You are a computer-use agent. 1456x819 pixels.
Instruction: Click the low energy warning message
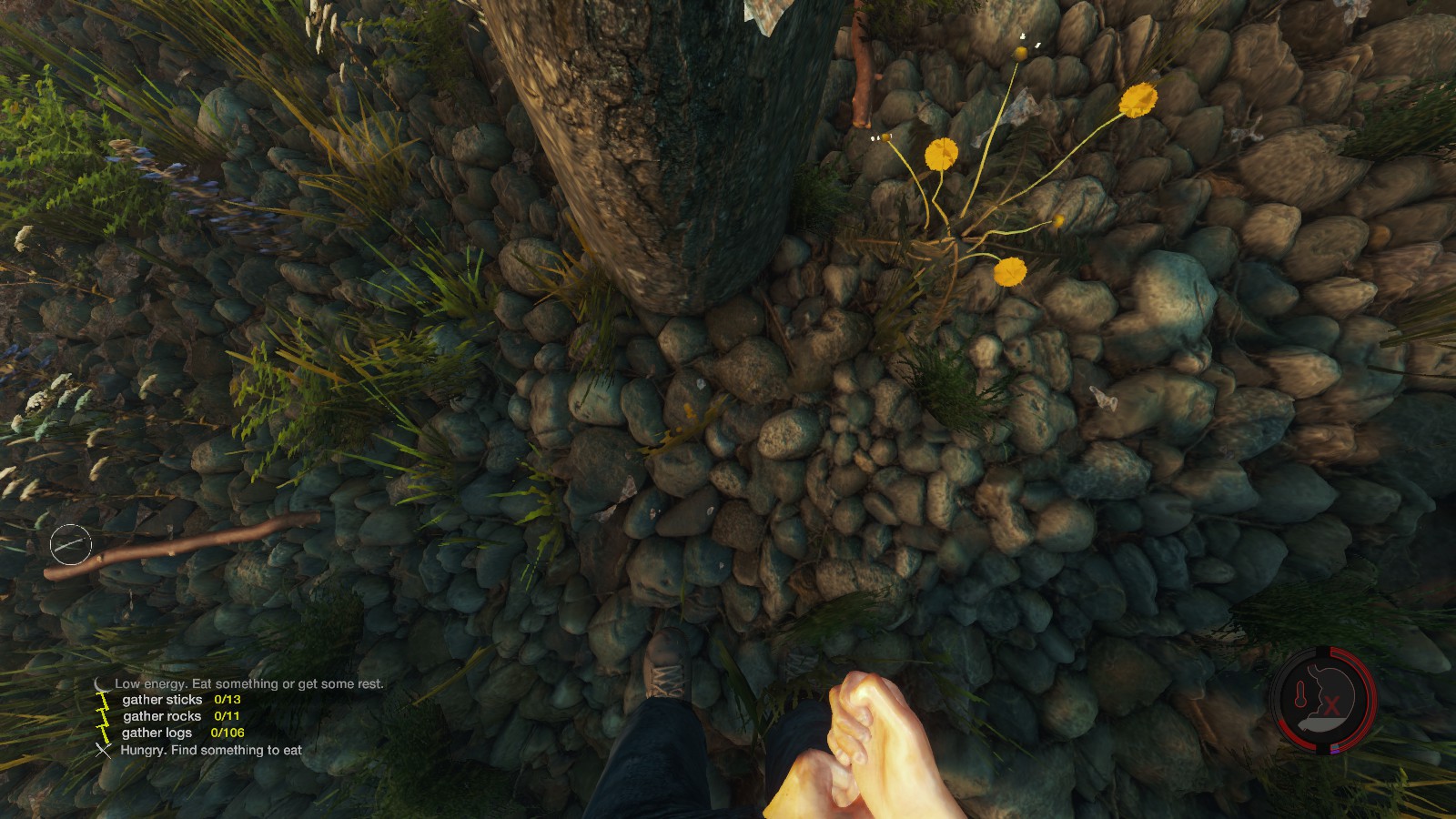pyautogui.click(x=248, y=683)
